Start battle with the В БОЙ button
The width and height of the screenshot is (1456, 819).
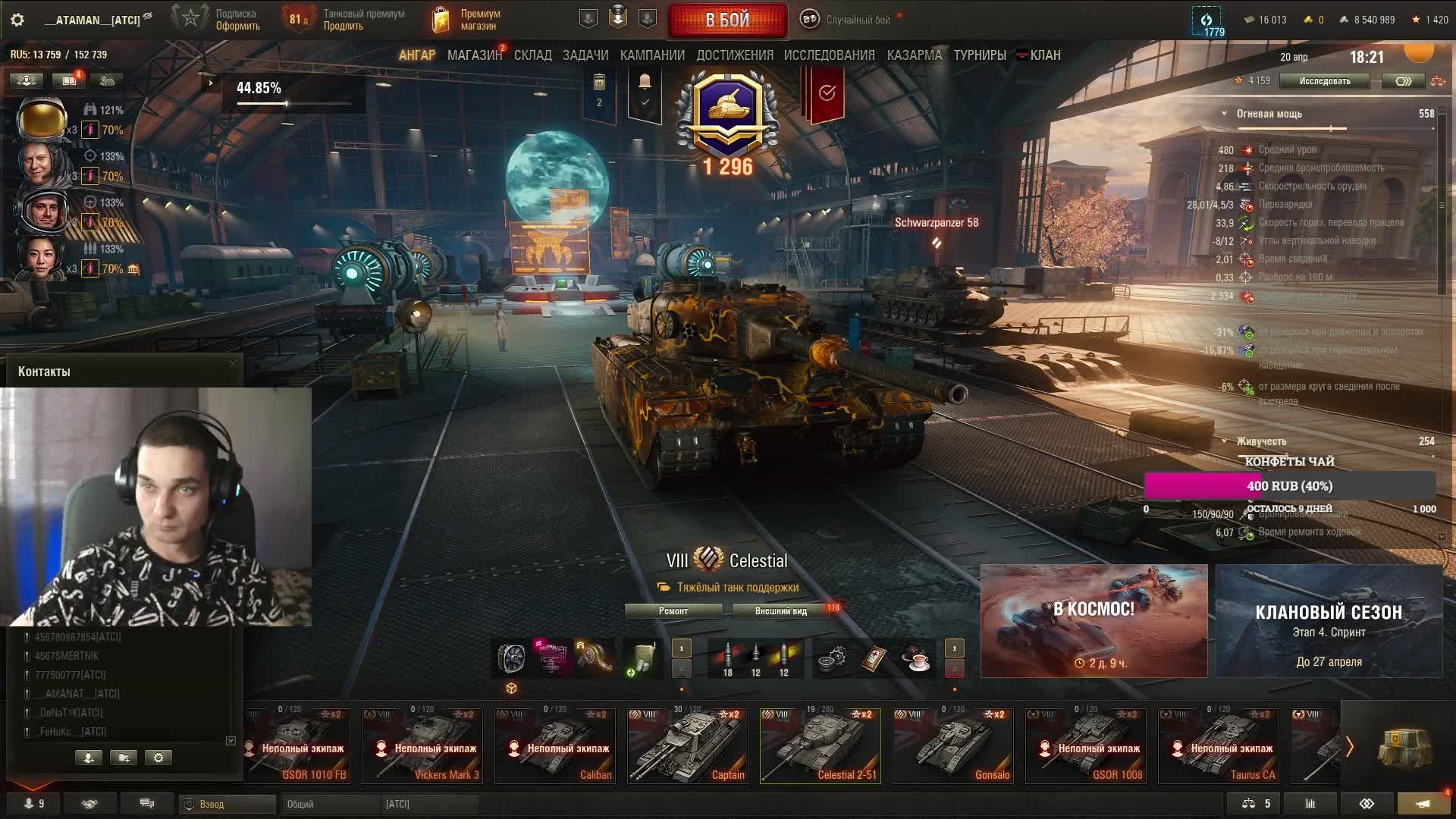[x=727, y=20]
